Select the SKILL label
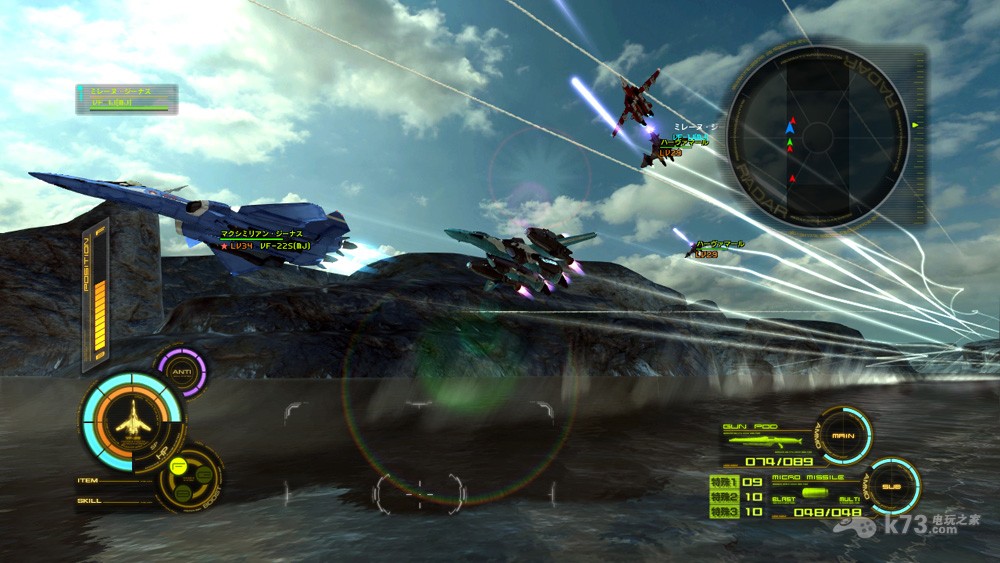This screenshot has height=563, width=1000. [90, 500]
